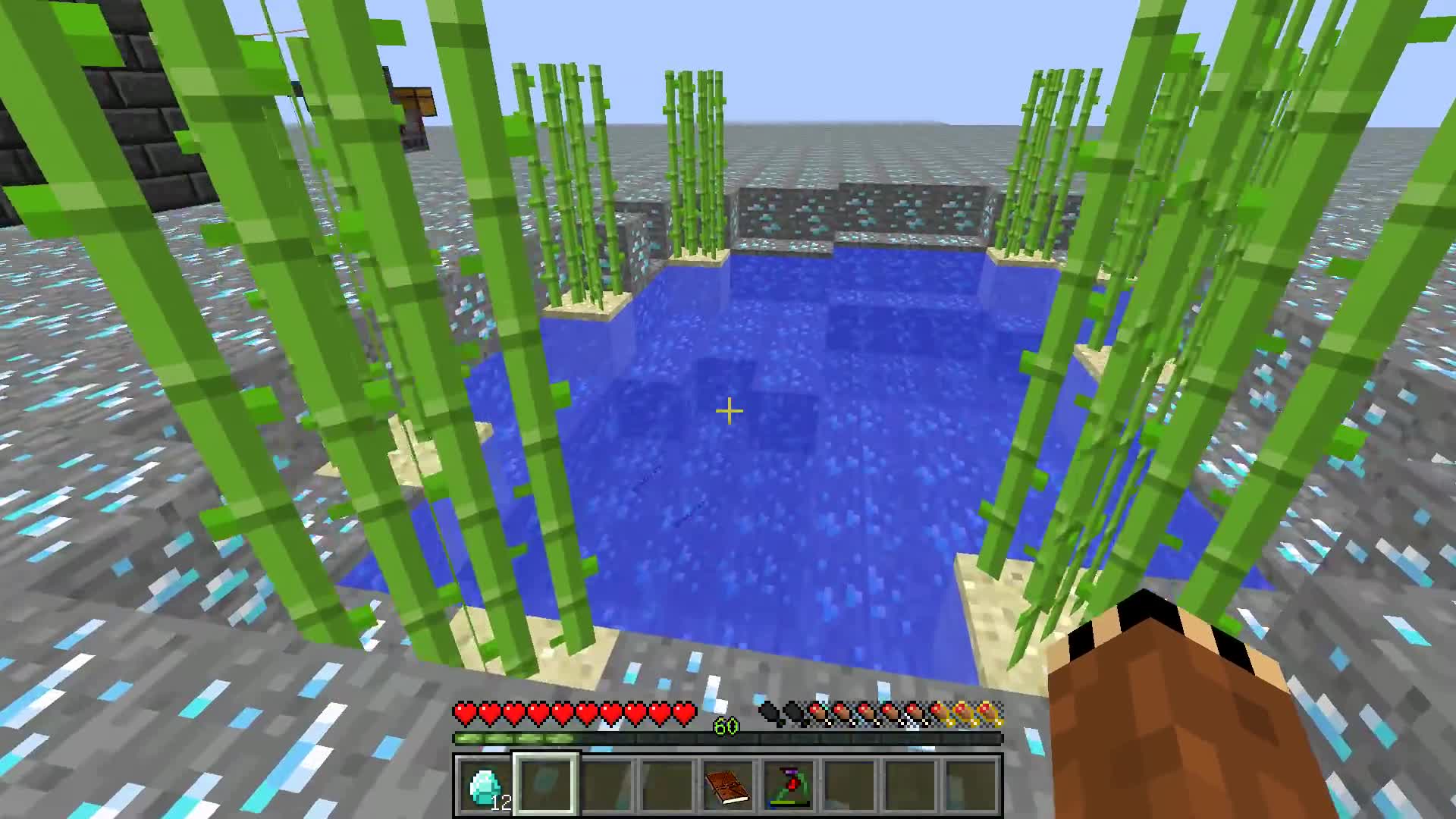Select the green rod tool with durability bar
The height and width of the screenshot is (819, 1456).
tap(789, 786)
